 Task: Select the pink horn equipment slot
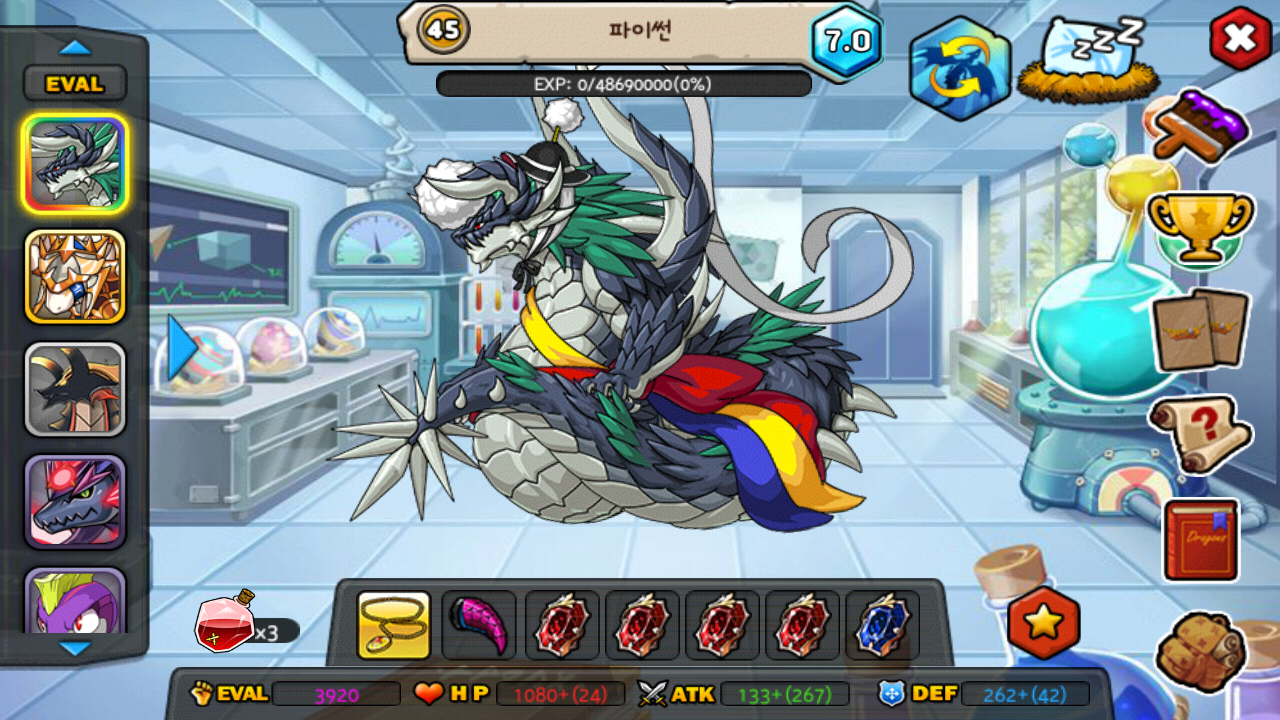coord(479,625)
